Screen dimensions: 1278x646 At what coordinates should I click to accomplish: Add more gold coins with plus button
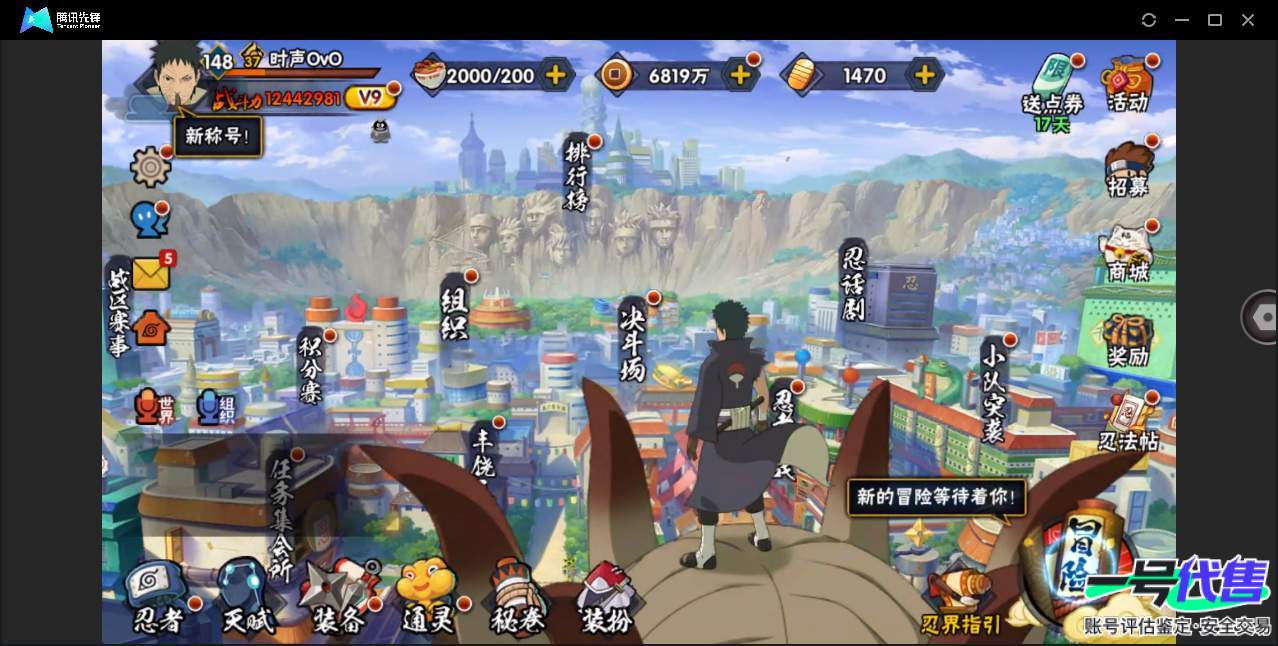click(740, 75)
